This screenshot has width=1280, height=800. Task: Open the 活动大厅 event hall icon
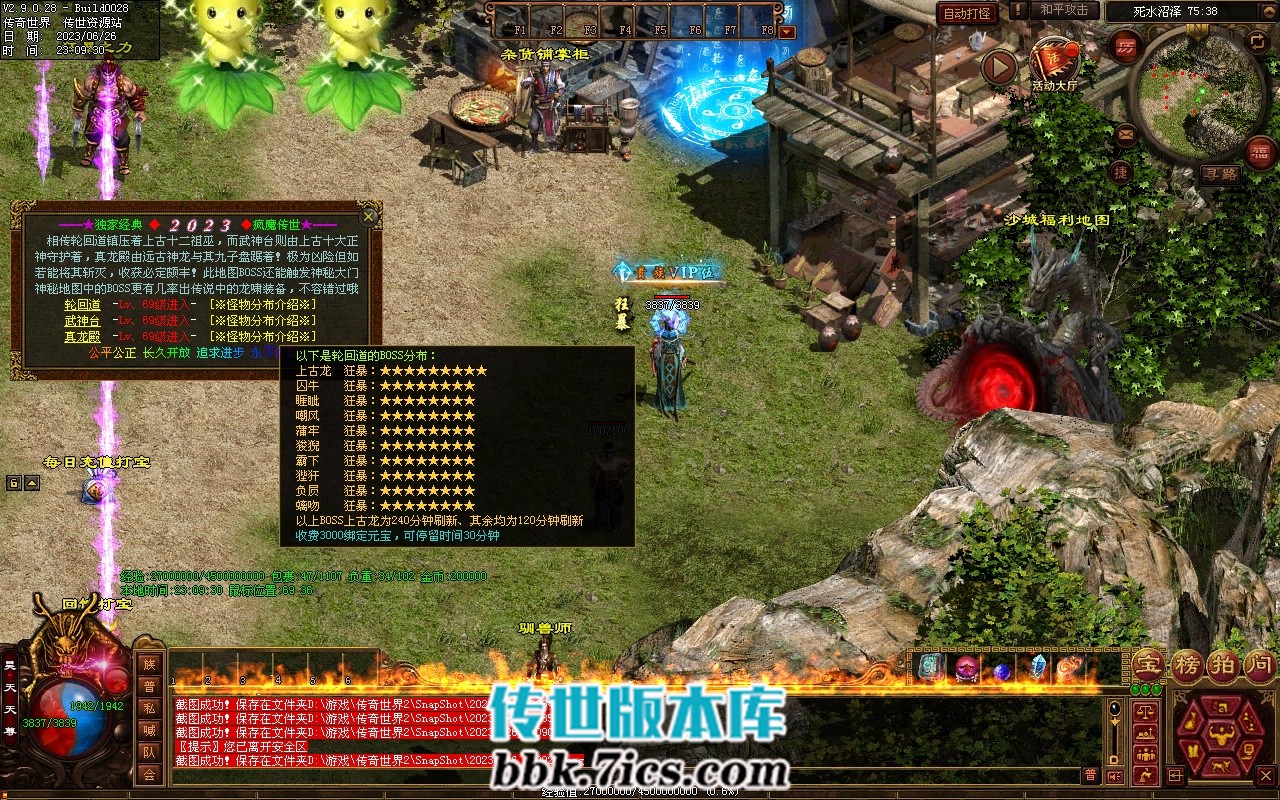point(1054,64)
